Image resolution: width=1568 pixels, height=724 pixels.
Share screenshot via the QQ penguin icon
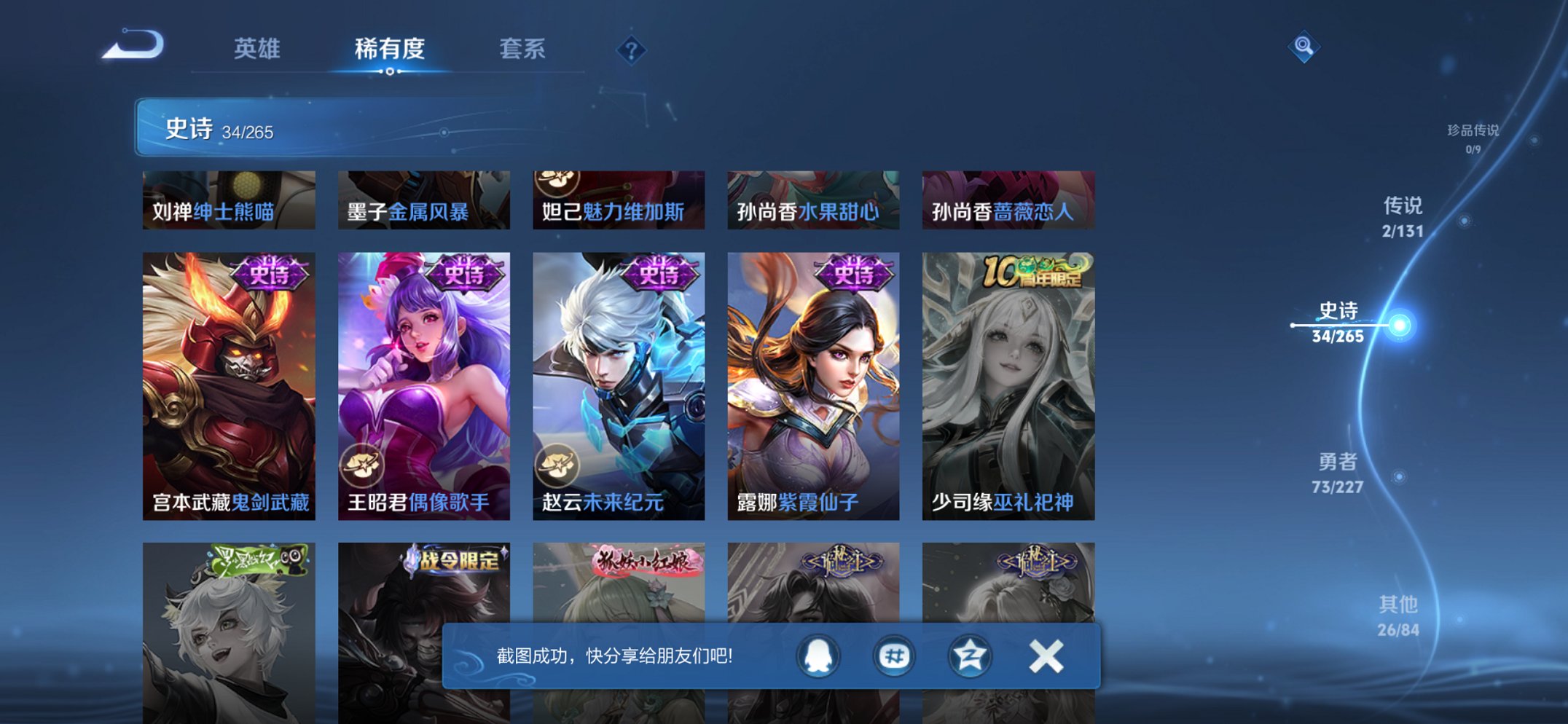pyautogui.click(x=818, y=656)
